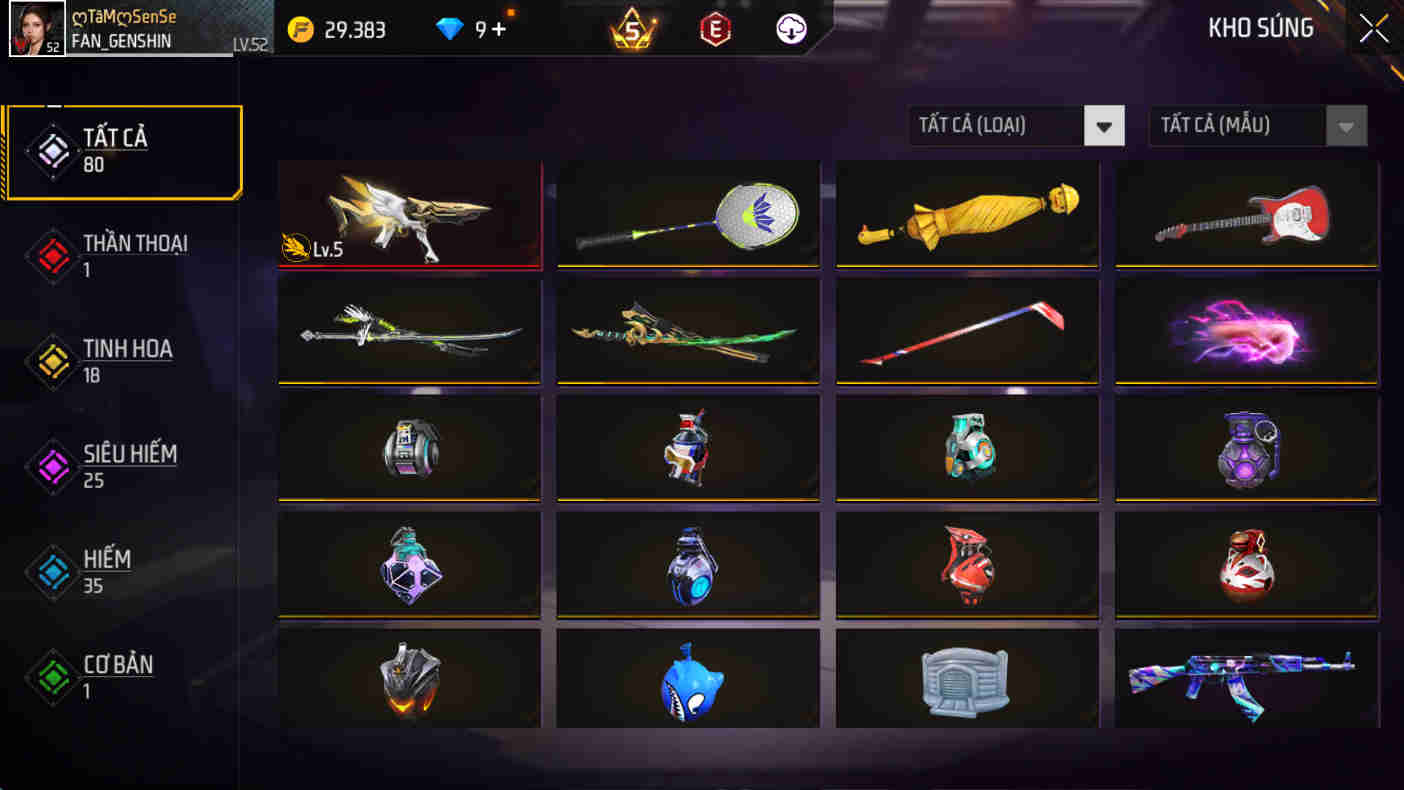Click the gold rank 5 badge icon
The width and height of the screenshot is (1404, 790).
click(x=631, y=29)
